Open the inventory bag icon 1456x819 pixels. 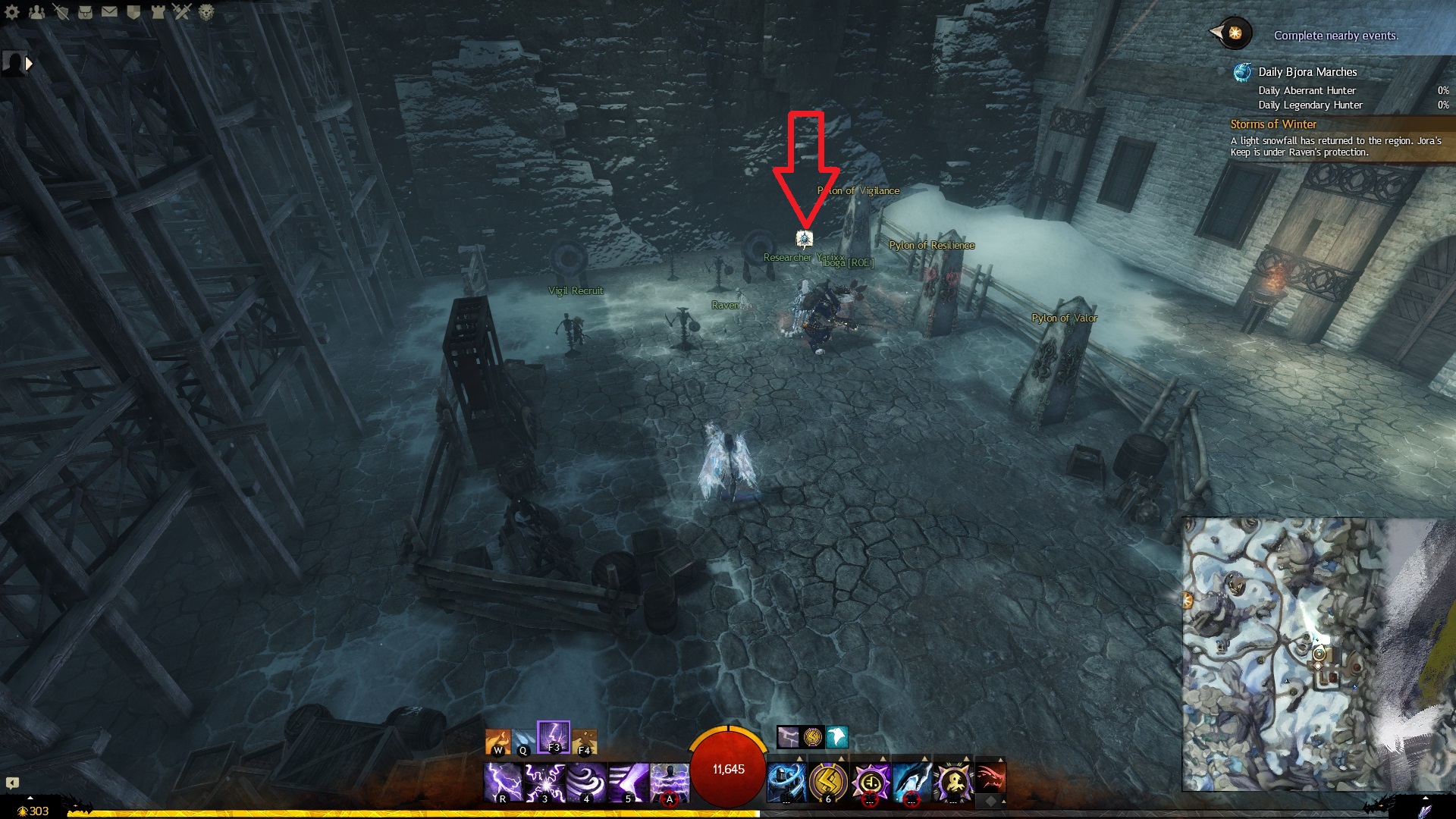pyautogui.click(x=85, y=12)
